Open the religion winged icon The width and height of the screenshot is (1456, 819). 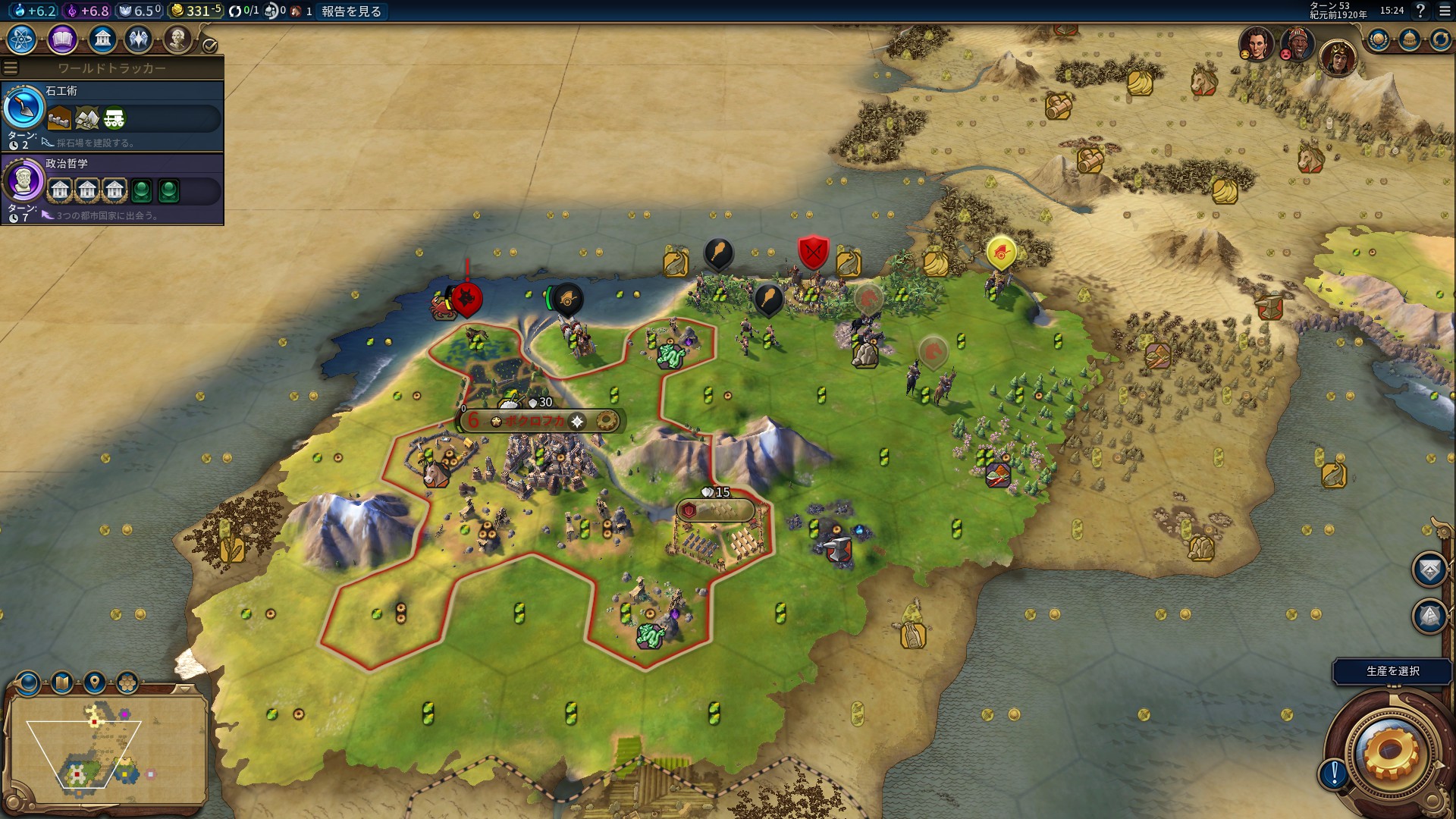[x=139, y=39]
